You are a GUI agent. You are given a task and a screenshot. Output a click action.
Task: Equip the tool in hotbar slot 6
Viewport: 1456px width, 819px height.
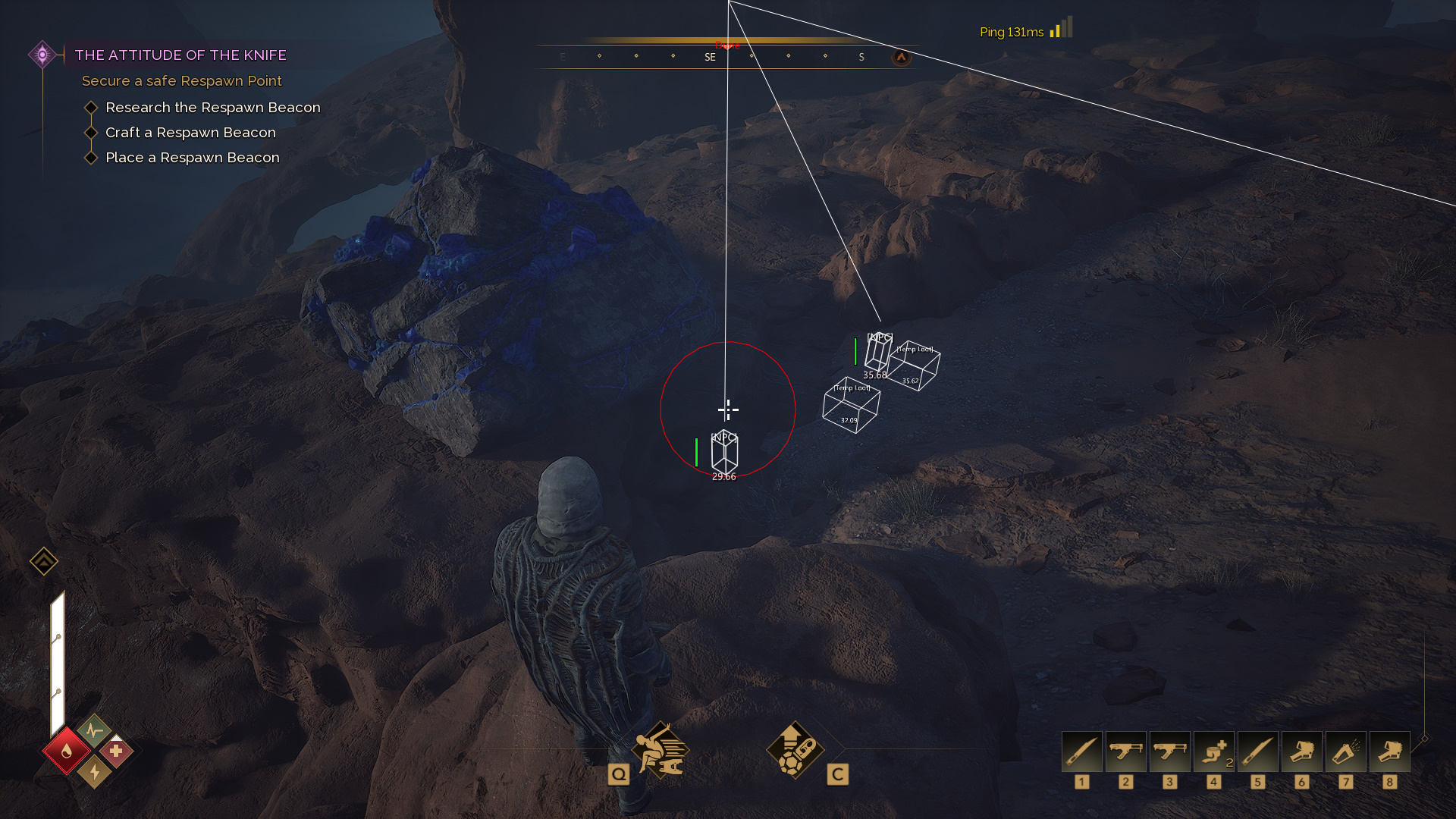(1301, 752)
